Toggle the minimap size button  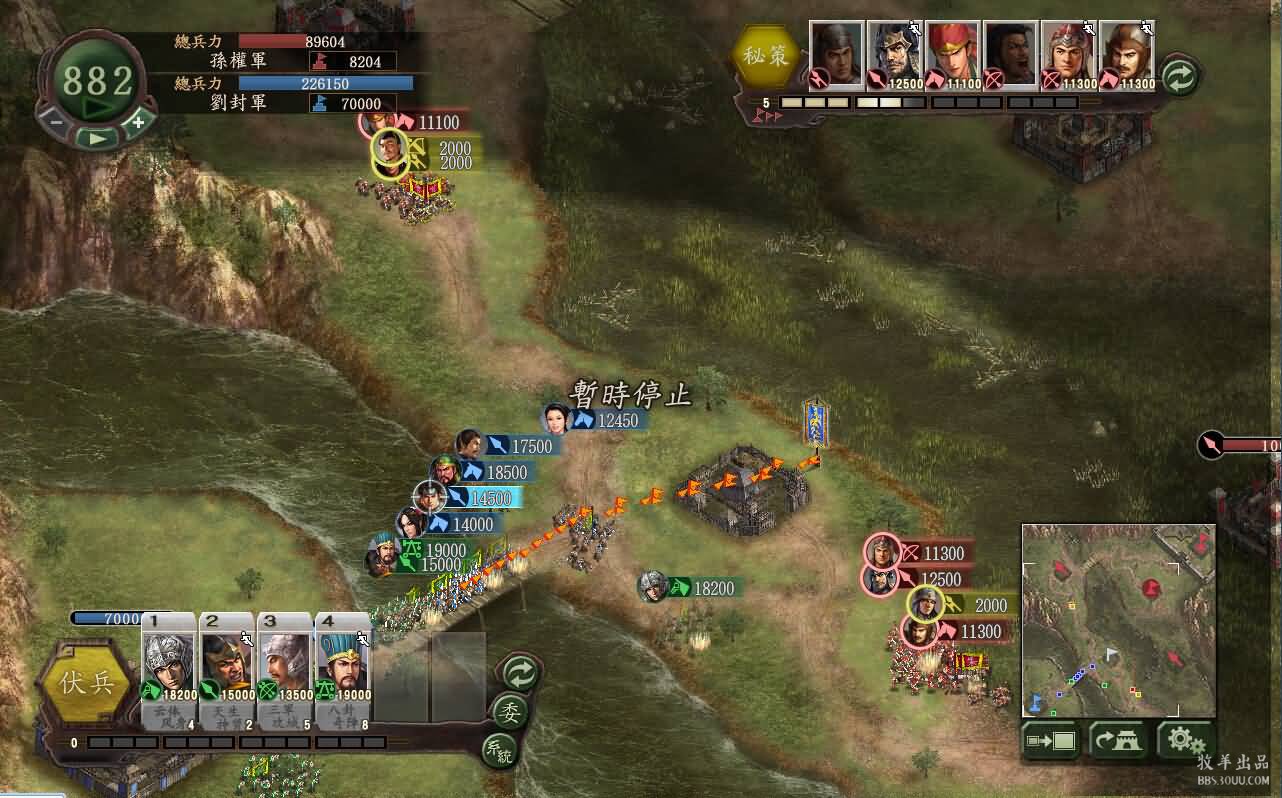[x=1051, y=741]
